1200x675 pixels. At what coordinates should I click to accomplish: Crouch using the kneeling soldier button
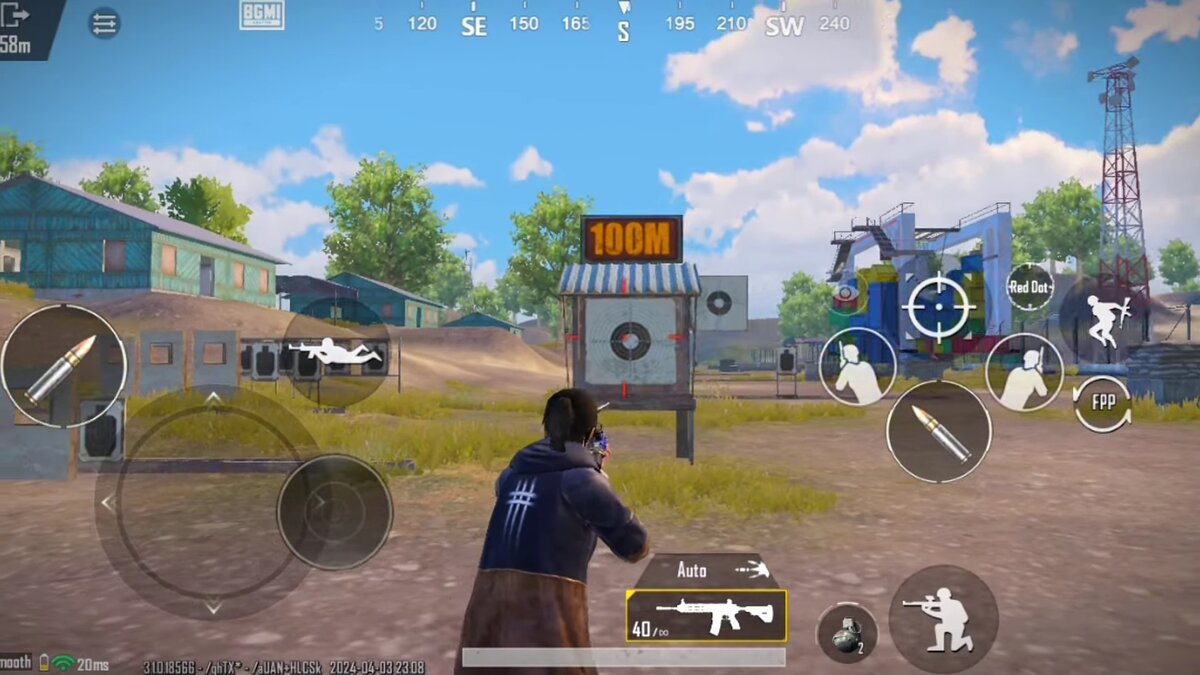tap(942, 619)
